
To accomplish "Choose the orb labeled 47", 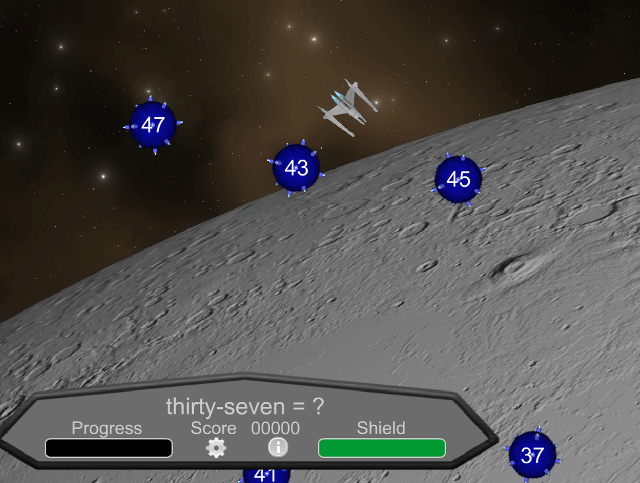I will click(153, 125).
